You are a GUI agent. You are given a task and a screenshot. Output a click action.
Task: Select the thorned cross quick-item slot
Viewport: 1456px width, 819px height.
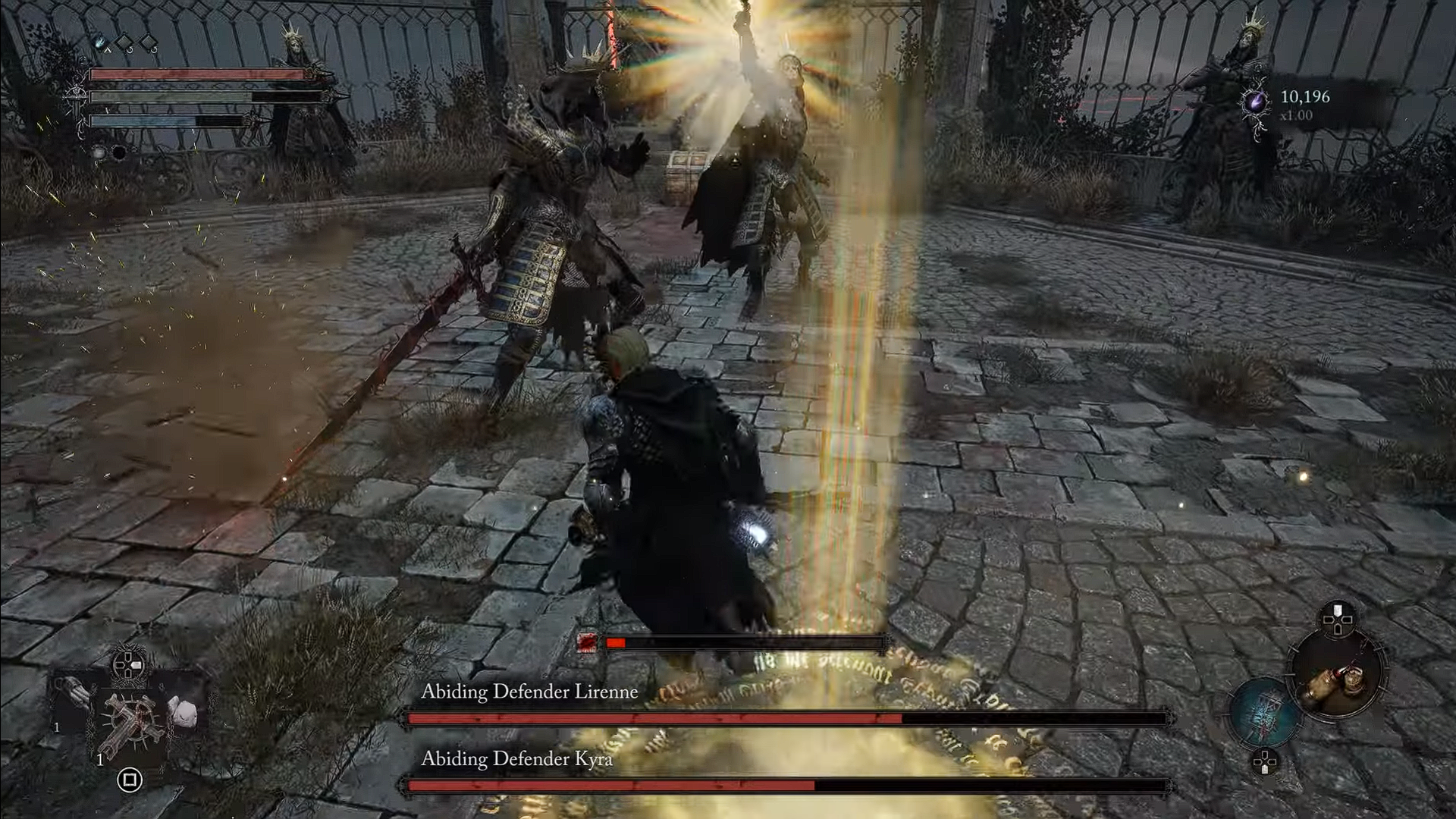(130, 720)
